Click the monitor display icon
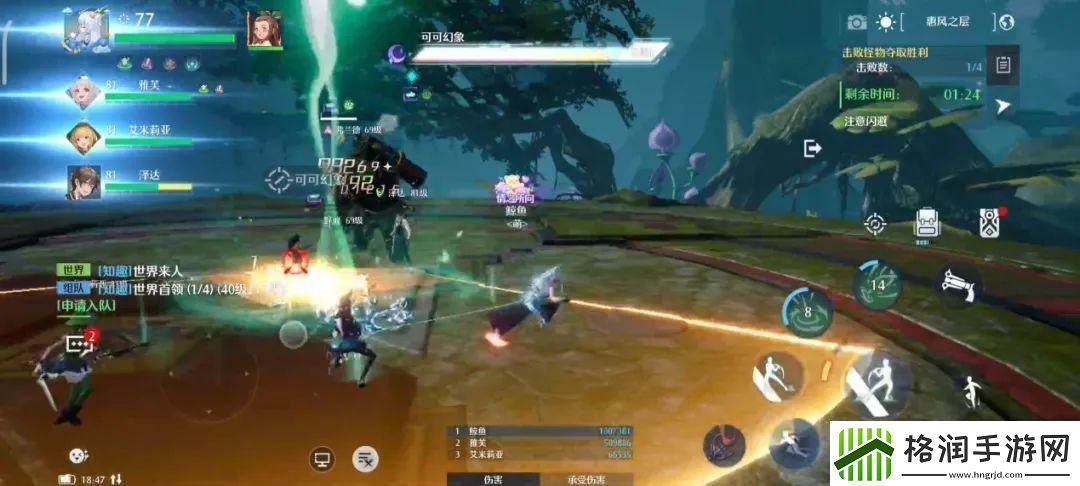Viewport: 1080px width, 486px height. pos(322,459)
